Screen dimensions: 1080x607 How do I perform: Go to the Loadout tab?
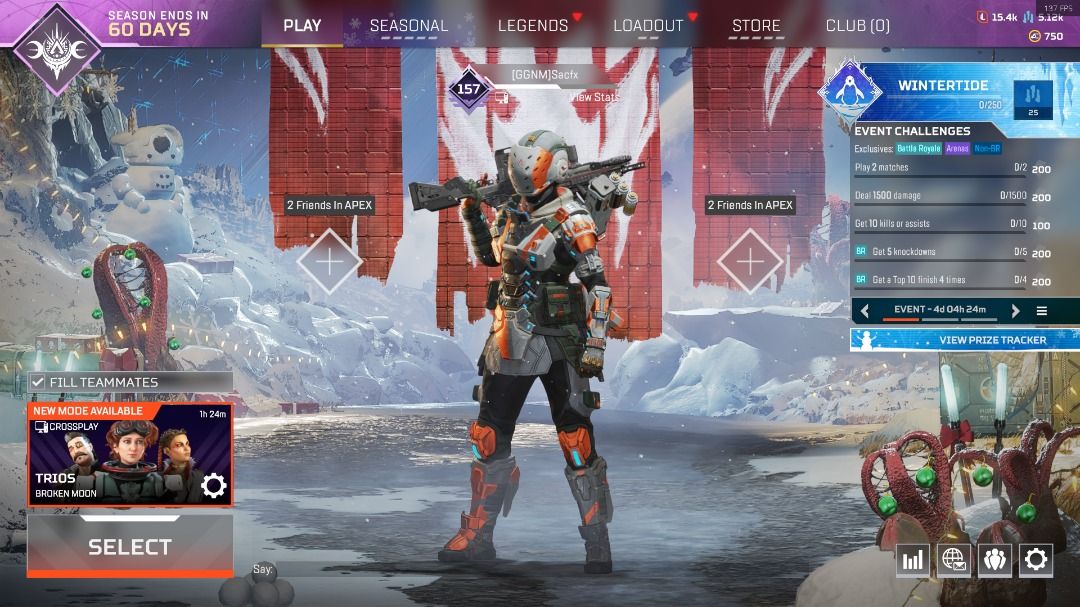(648, 26)
